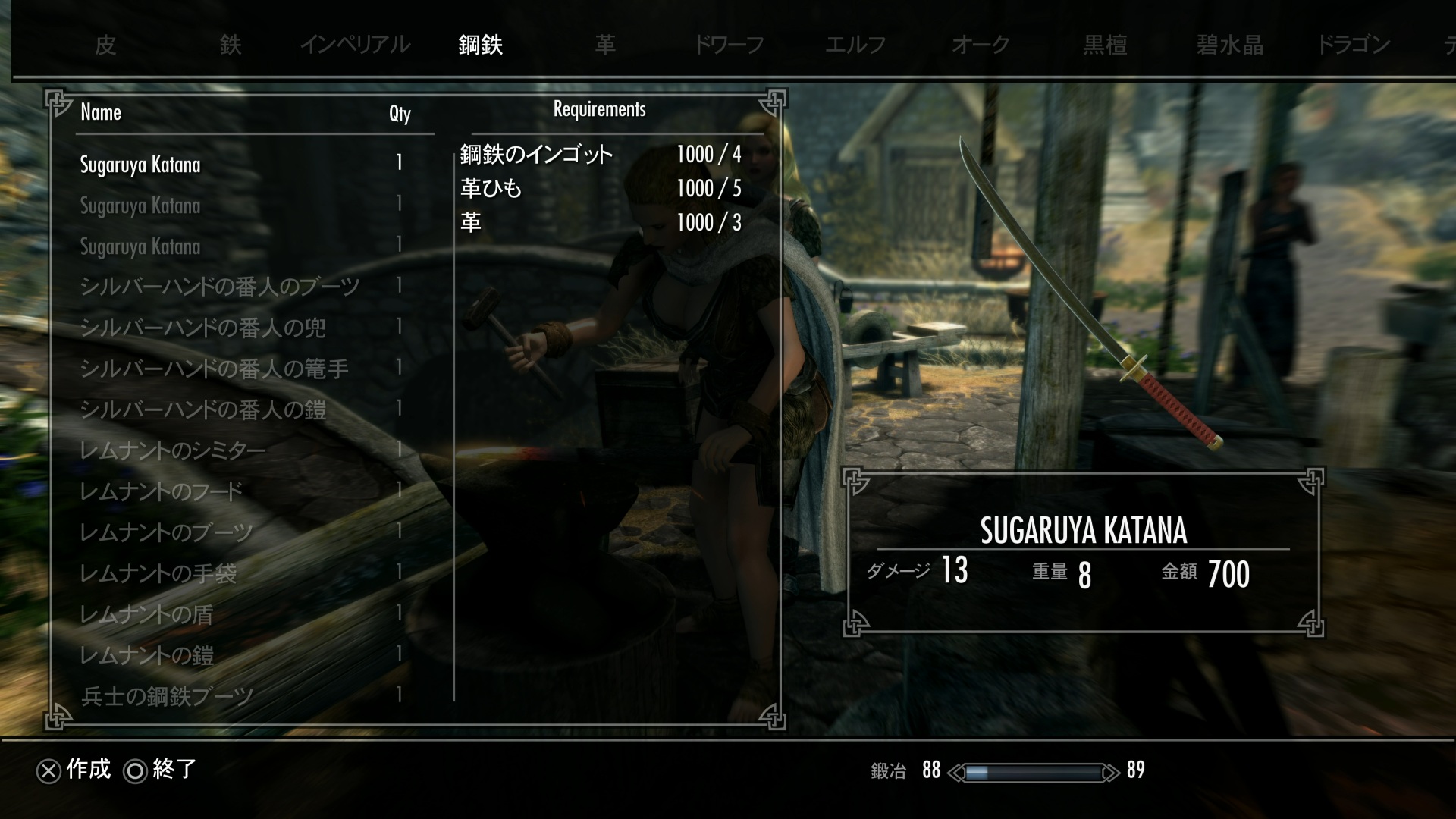
Task: Select the オーク category tab
Action: click(x=981, y=45)
